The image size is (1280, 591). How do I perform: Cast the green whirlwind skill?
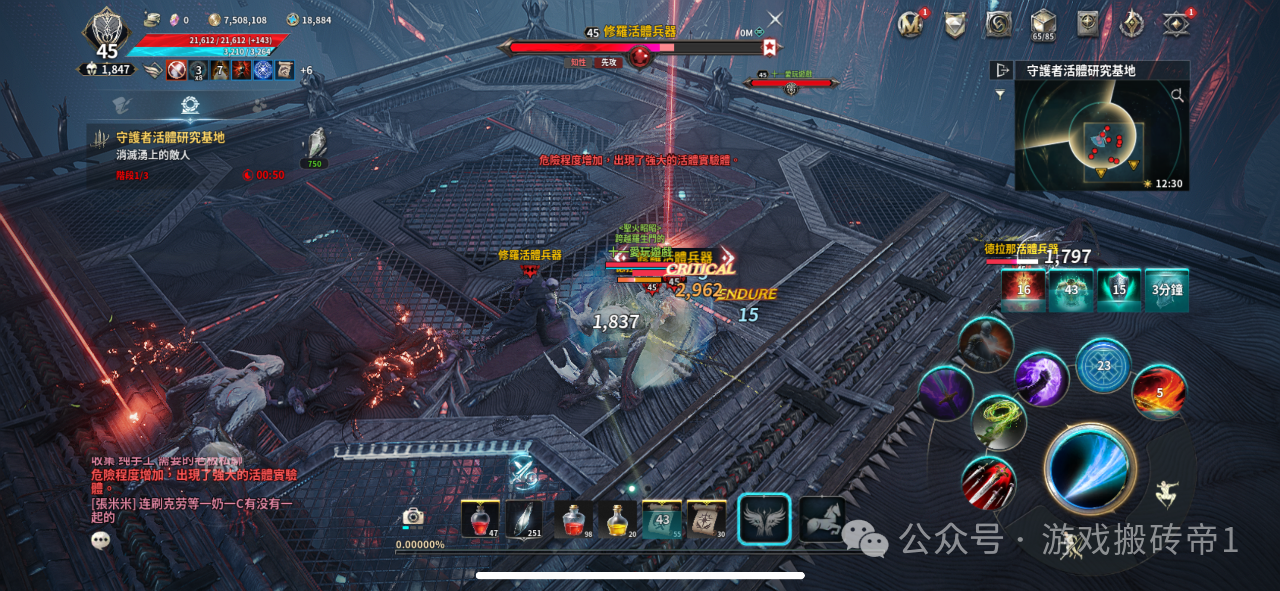999,422
